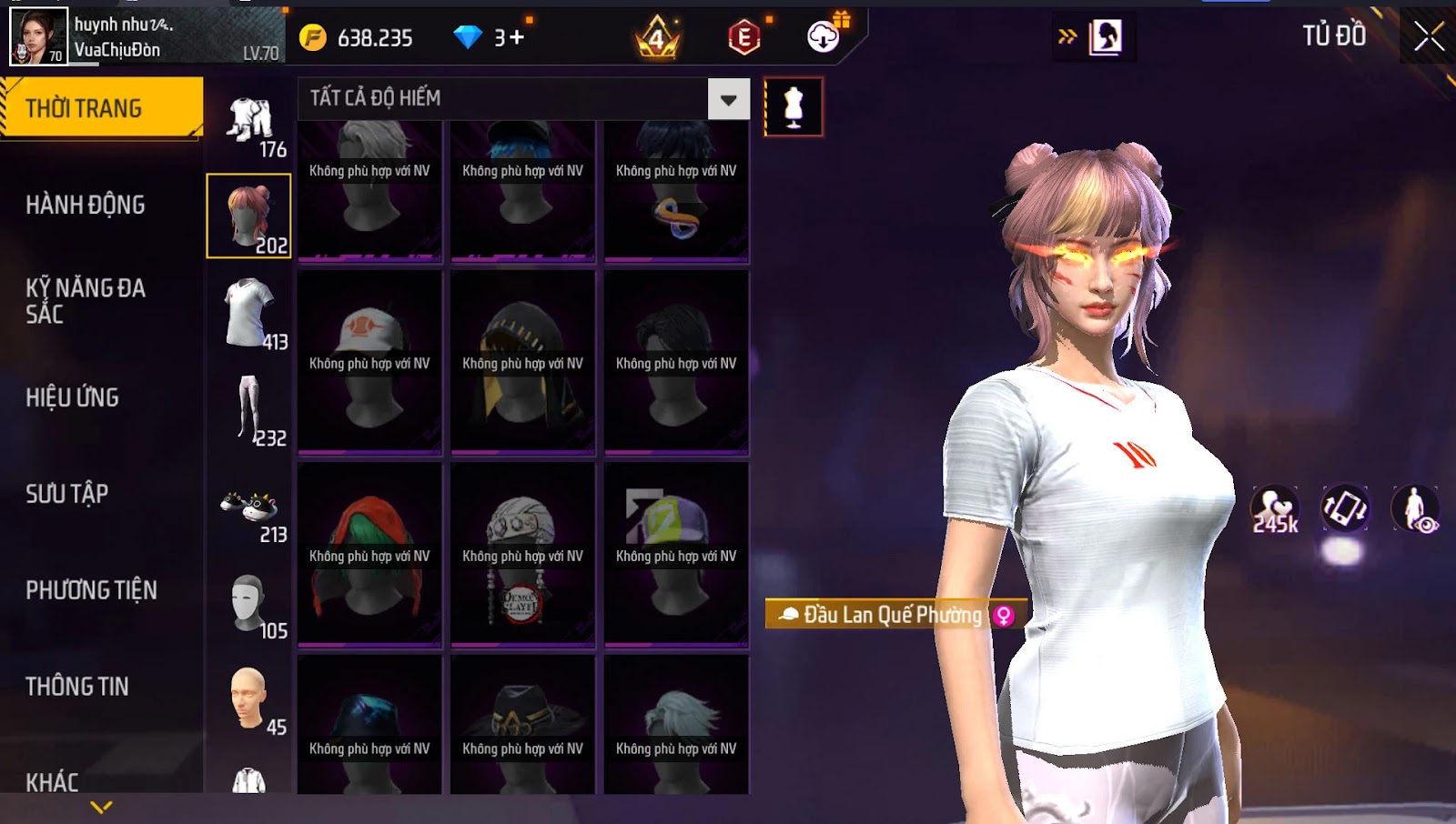
Task: Open the Thông Tin tab
Action: pos(77,687)
